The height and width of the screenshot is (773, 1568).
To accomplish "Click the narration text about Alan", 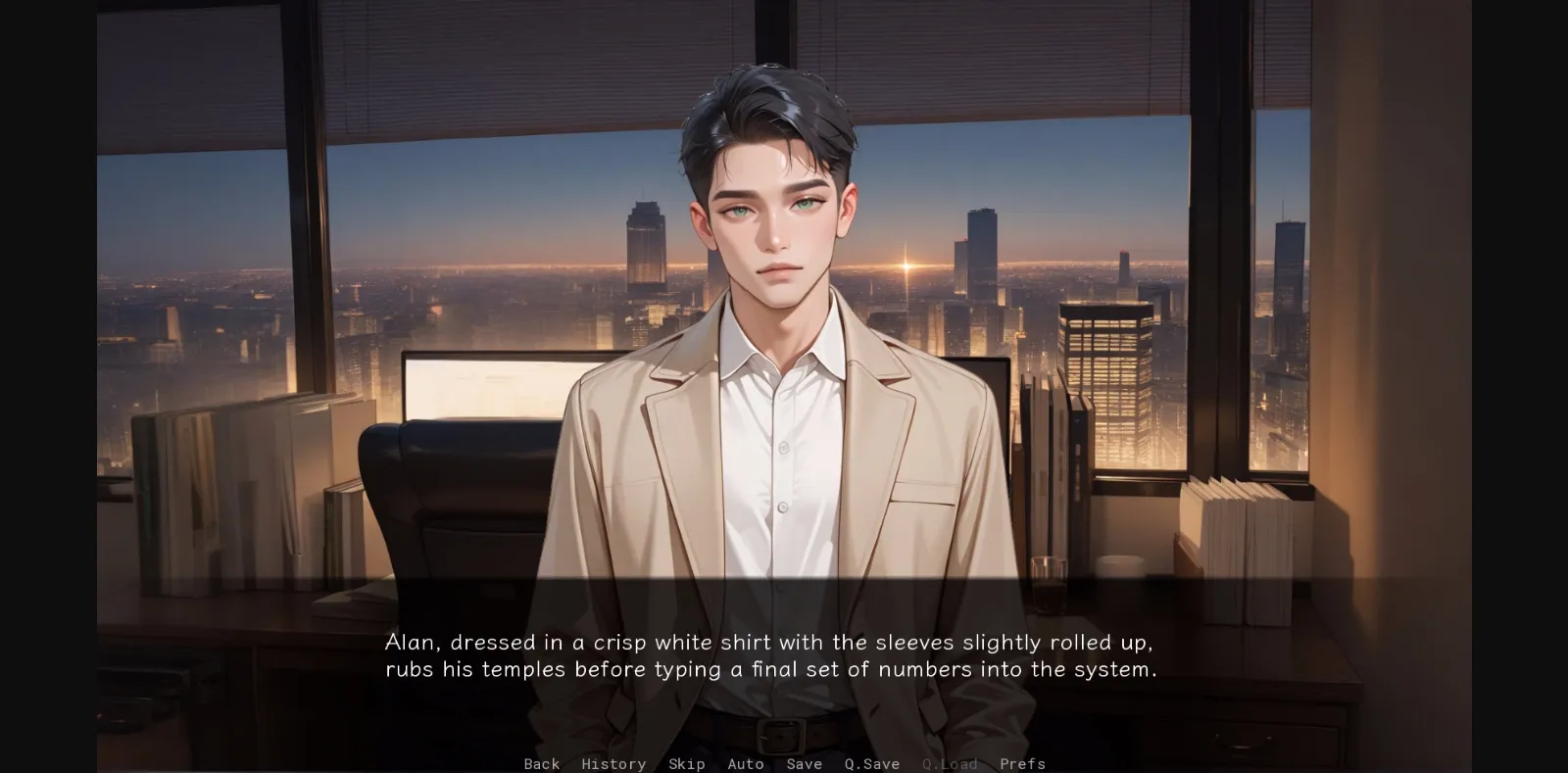I will [x=770, y=656].
